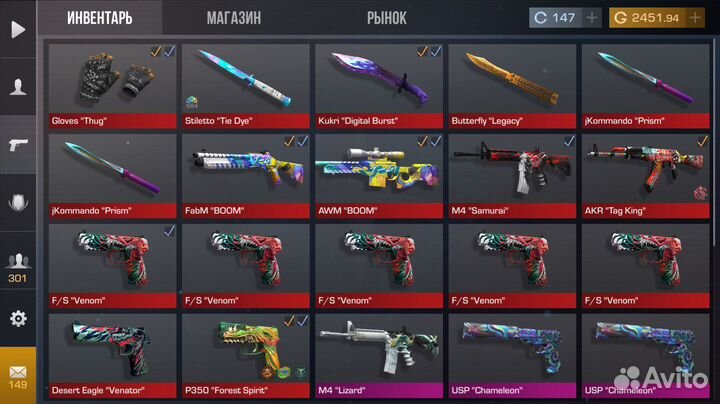The height and width of the screenshot is (404, 720).
Task: Select the FabM "BOOM" shotgun
Action: coord(245,173)
